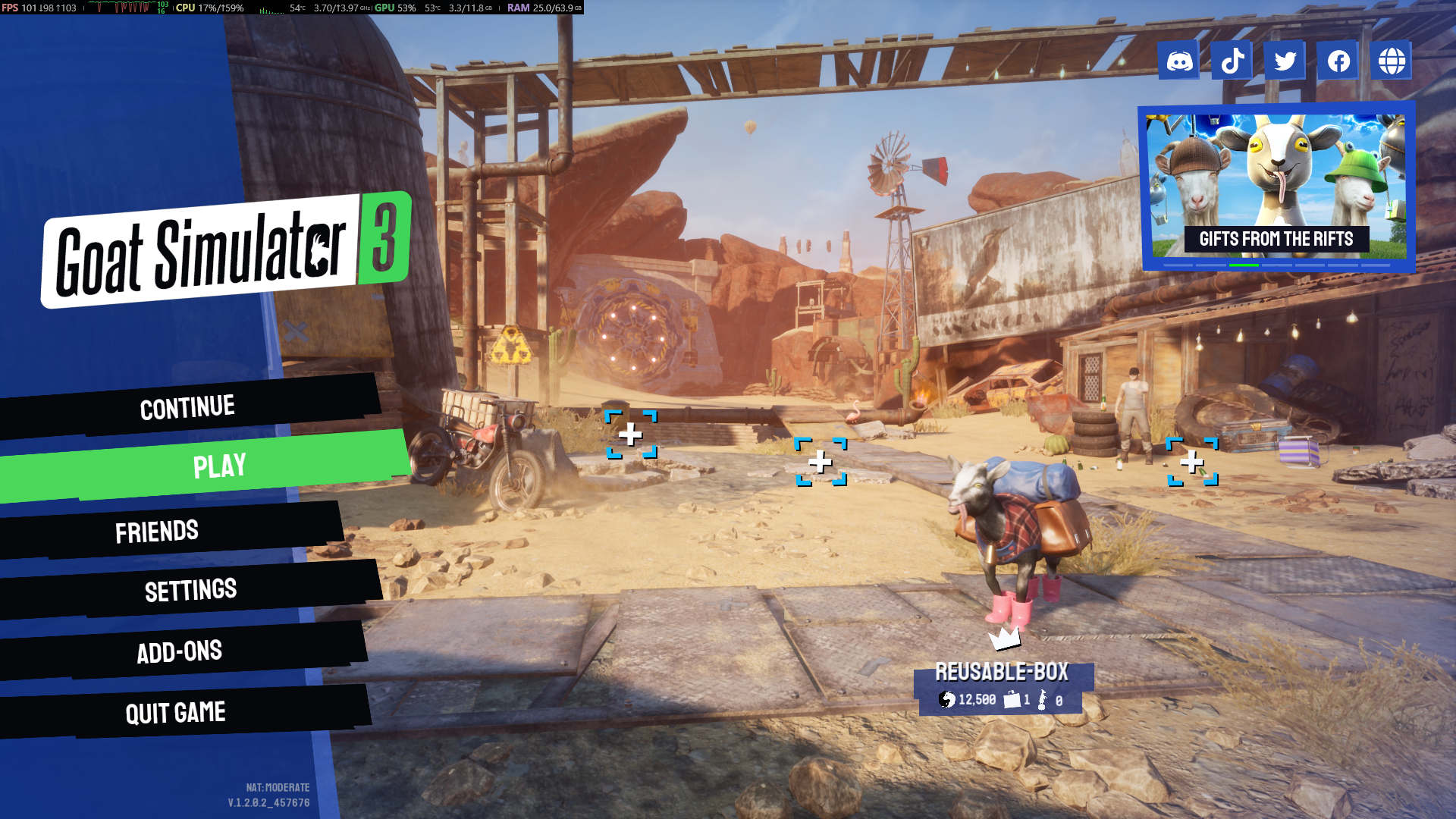Open the Settings menu
1456x819 pixels.
tap(190, 590)
